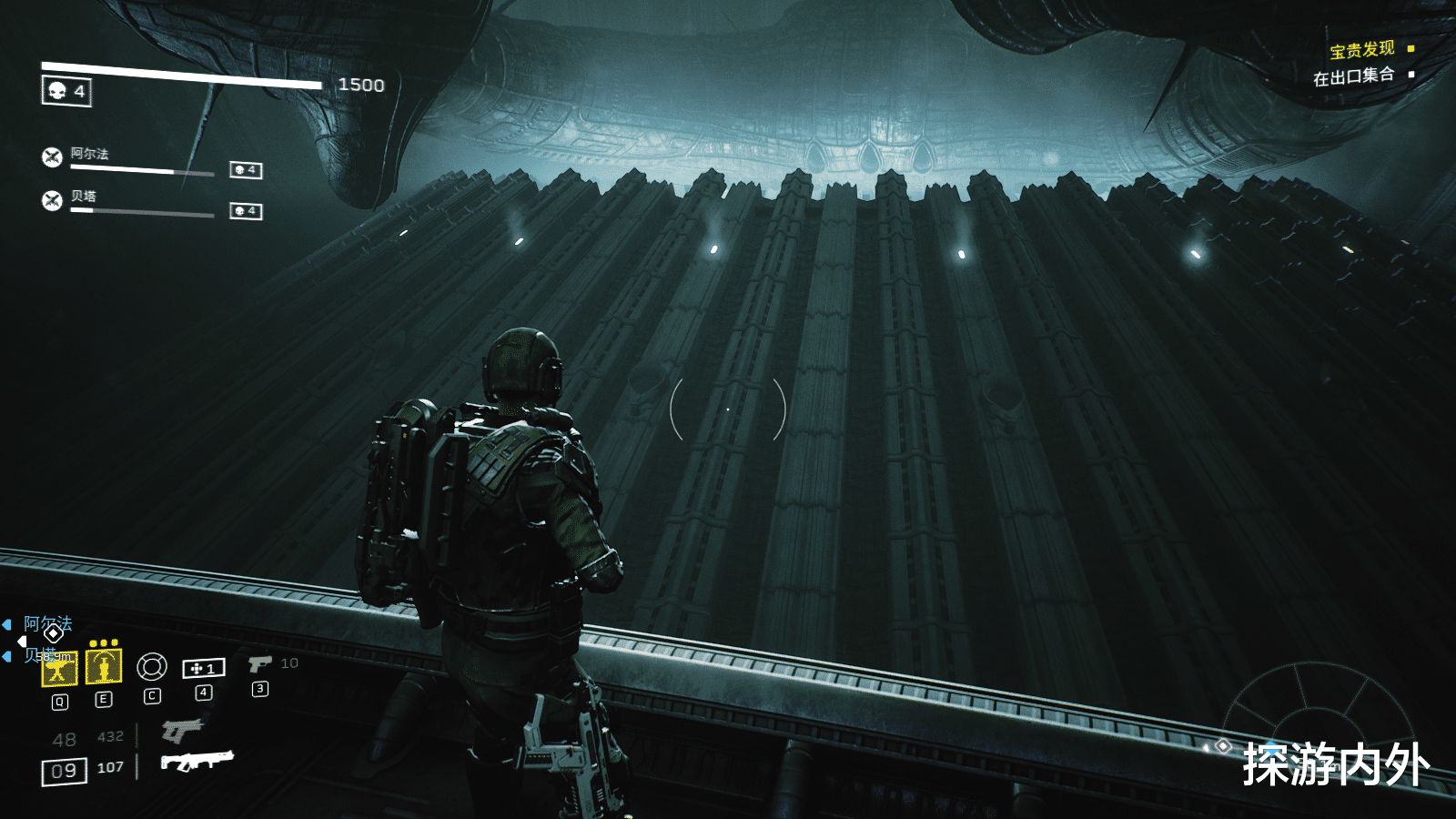Image resolution: width=1456 pixels, height=819 pixels.
Task: Select the 在出口集合 objective entry
Action: click(x=1353, y=76)
